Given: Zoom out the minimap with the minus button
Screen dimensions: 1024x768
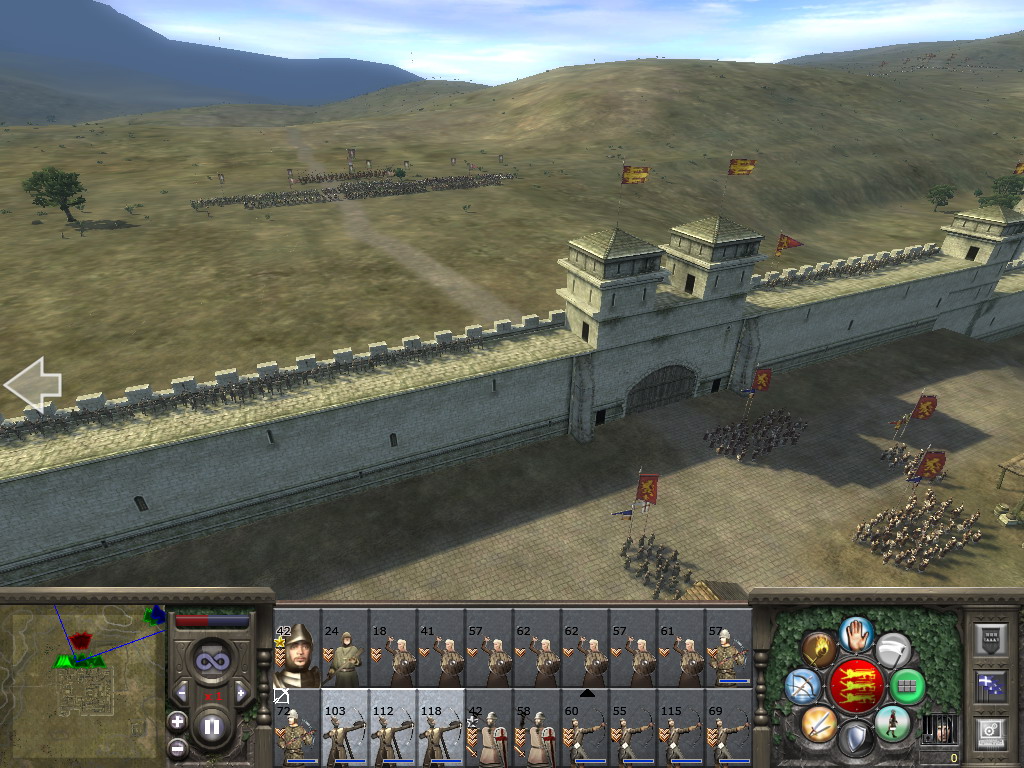Looking at the screenshot, I should pos(177,746).
